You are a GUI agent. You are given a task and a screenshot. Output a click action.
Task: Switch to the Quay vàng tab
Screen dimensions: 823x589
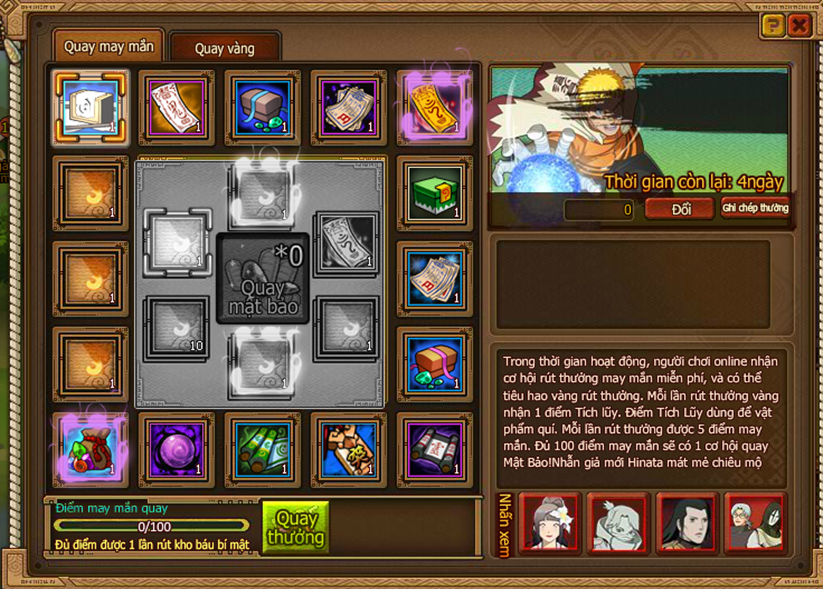(224, 48)
